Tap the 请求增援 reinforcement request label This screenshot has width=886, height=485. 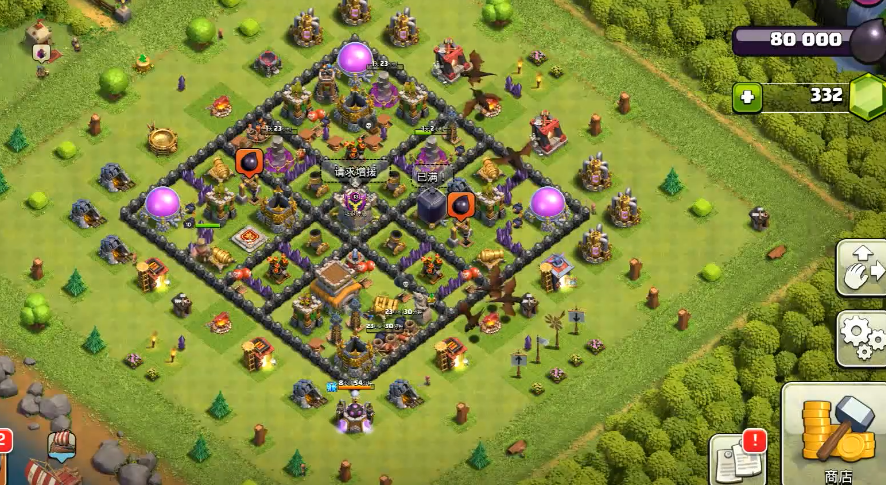(355, 172)
